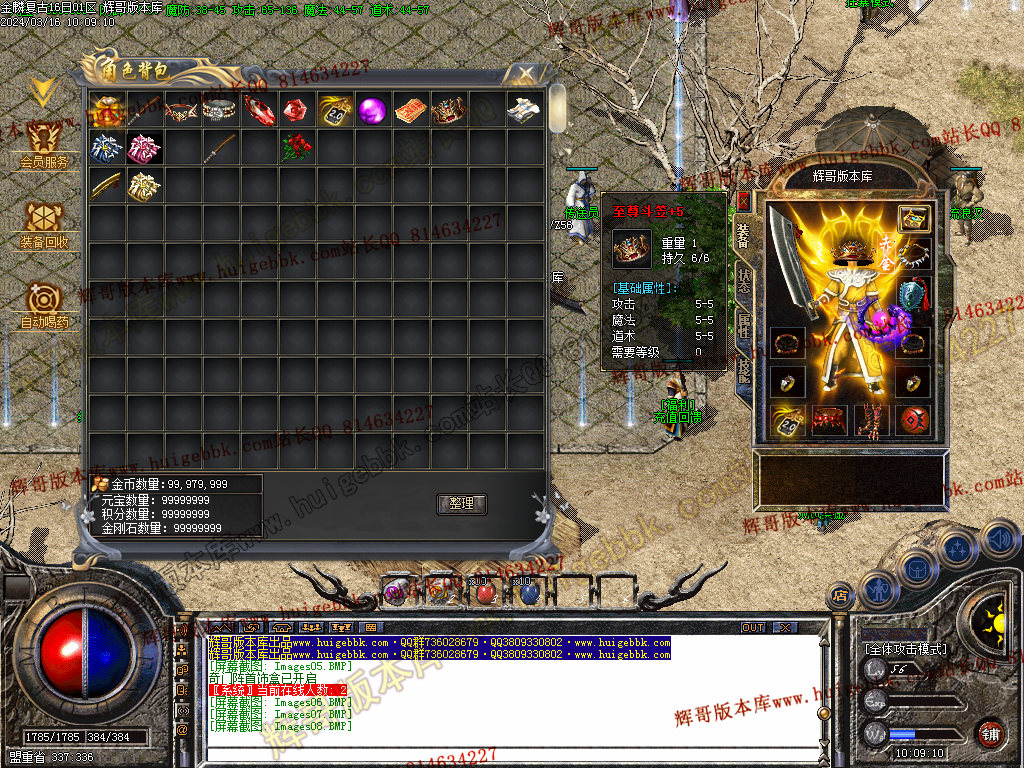Screen dimensions: 1024x768
Task: Open the 装备回收 equipment recycle menu
Action: [44, 225]
